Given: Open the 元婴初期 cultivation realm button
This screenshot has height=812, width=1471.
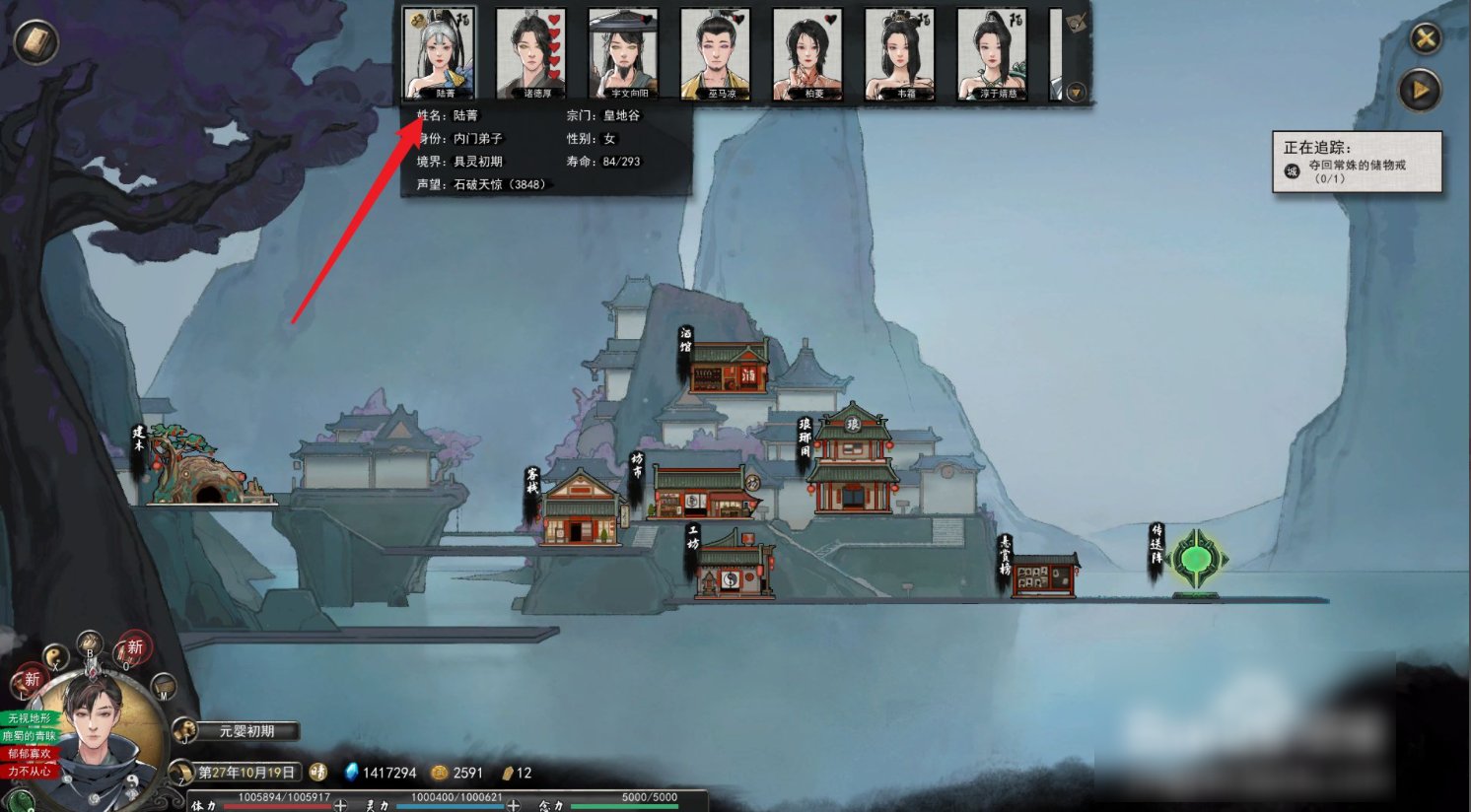Looking at the screenshot, I should 246,731.
